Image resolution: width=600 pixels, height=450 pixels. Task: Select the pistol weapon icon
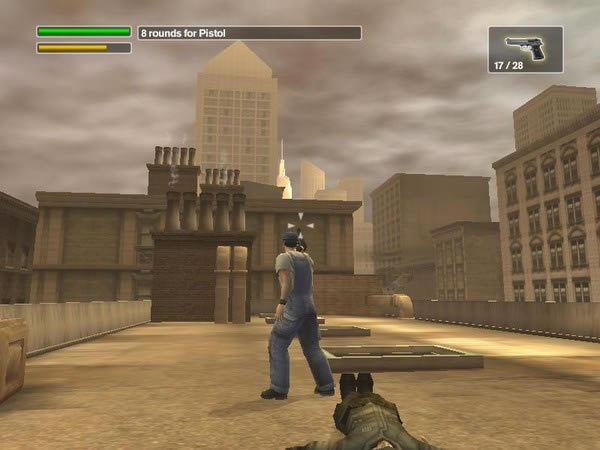(x=525, y=46)
